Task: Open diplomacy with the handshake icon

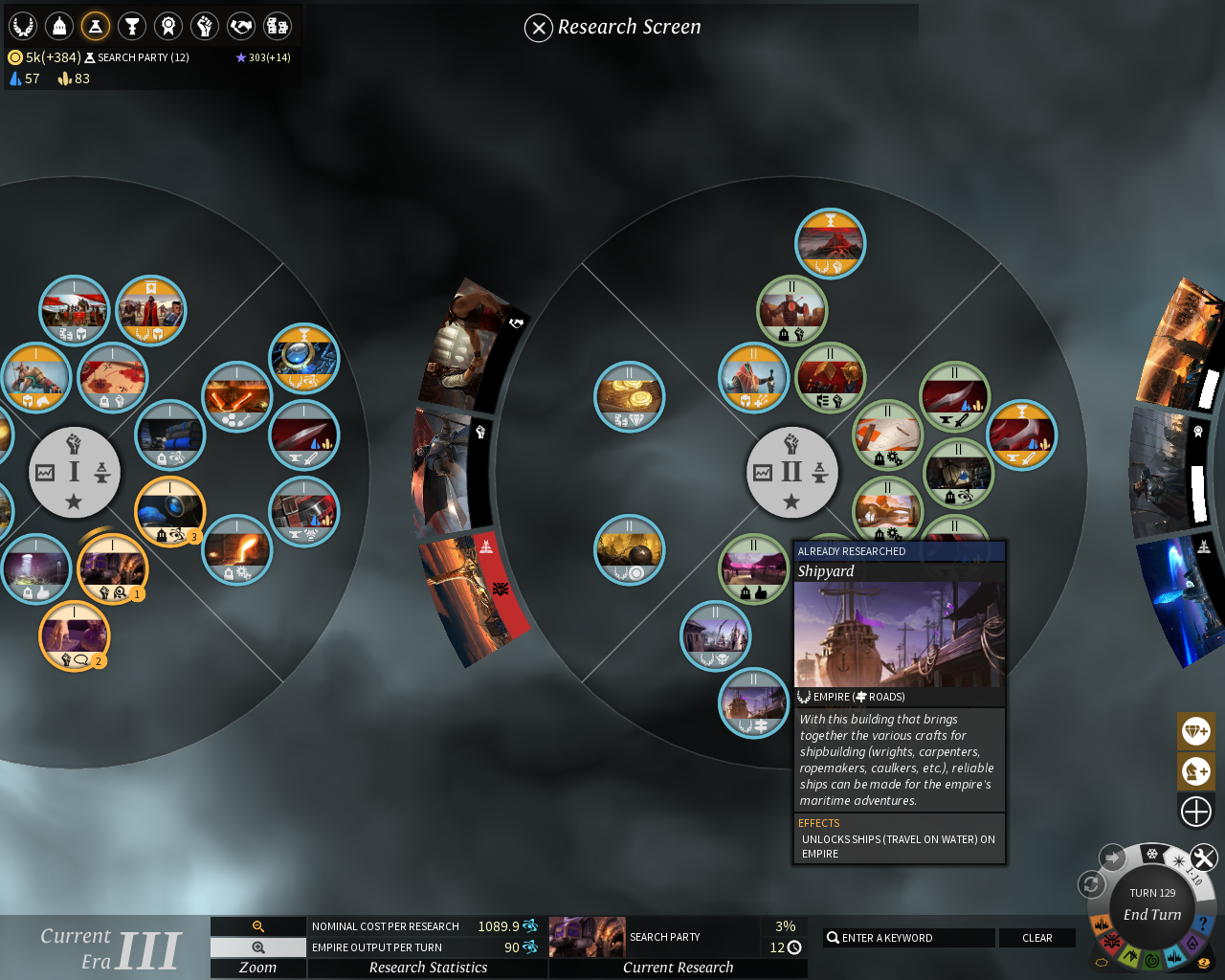Action: 240,25
